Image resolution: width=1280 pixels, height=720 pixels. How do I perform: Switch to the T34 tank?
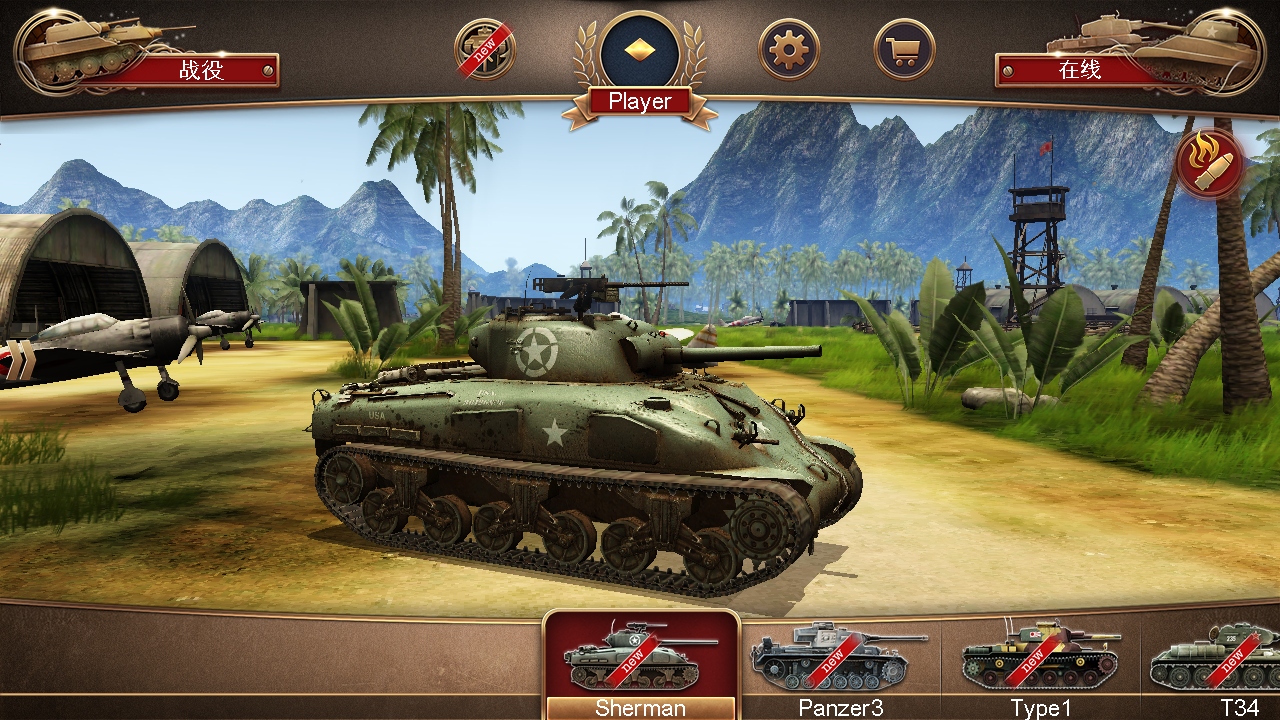tap(1225, 662)
